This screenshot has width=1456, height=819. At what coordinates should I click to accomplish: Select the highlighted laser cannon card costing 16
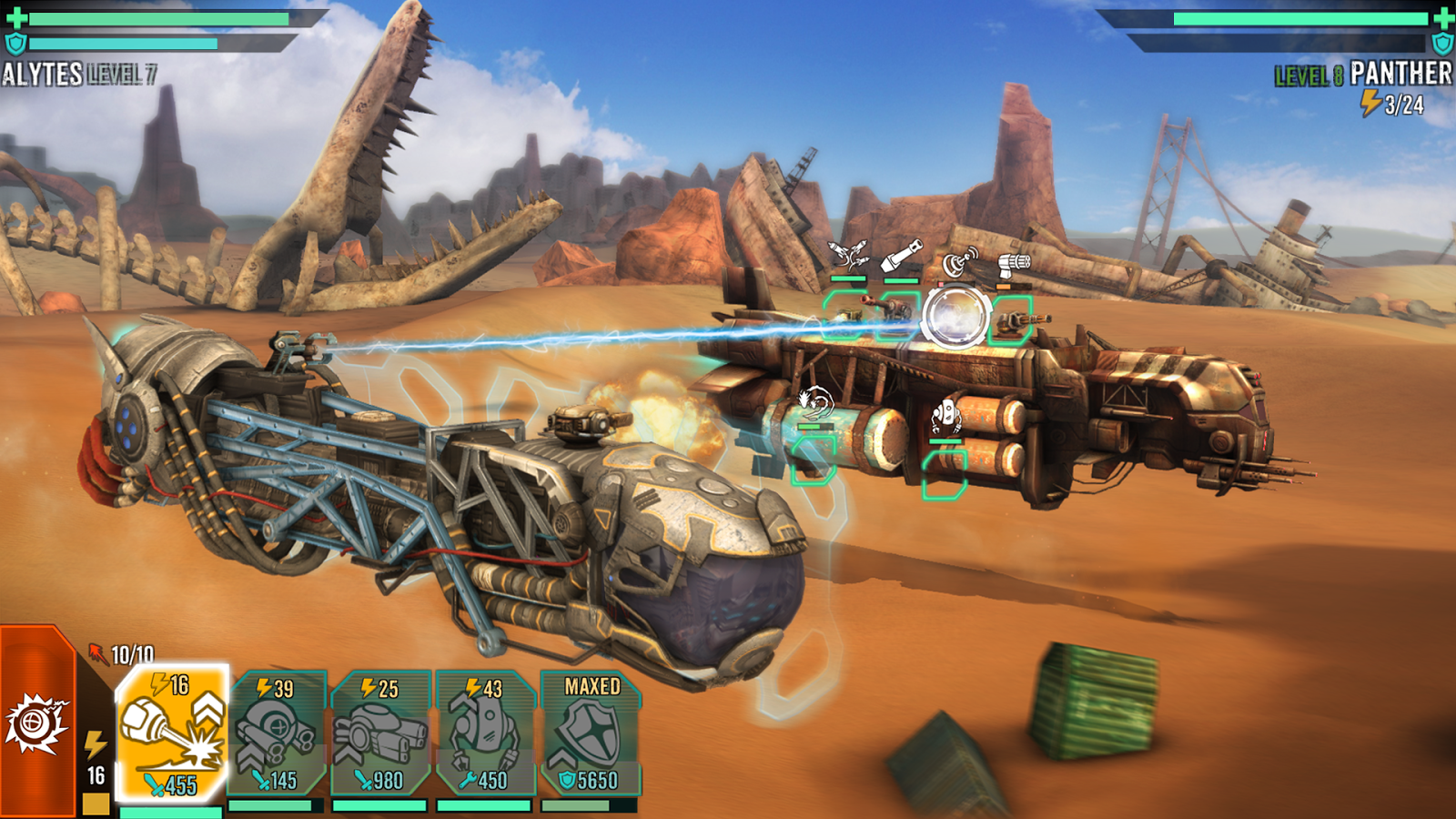tap(172, 733)
